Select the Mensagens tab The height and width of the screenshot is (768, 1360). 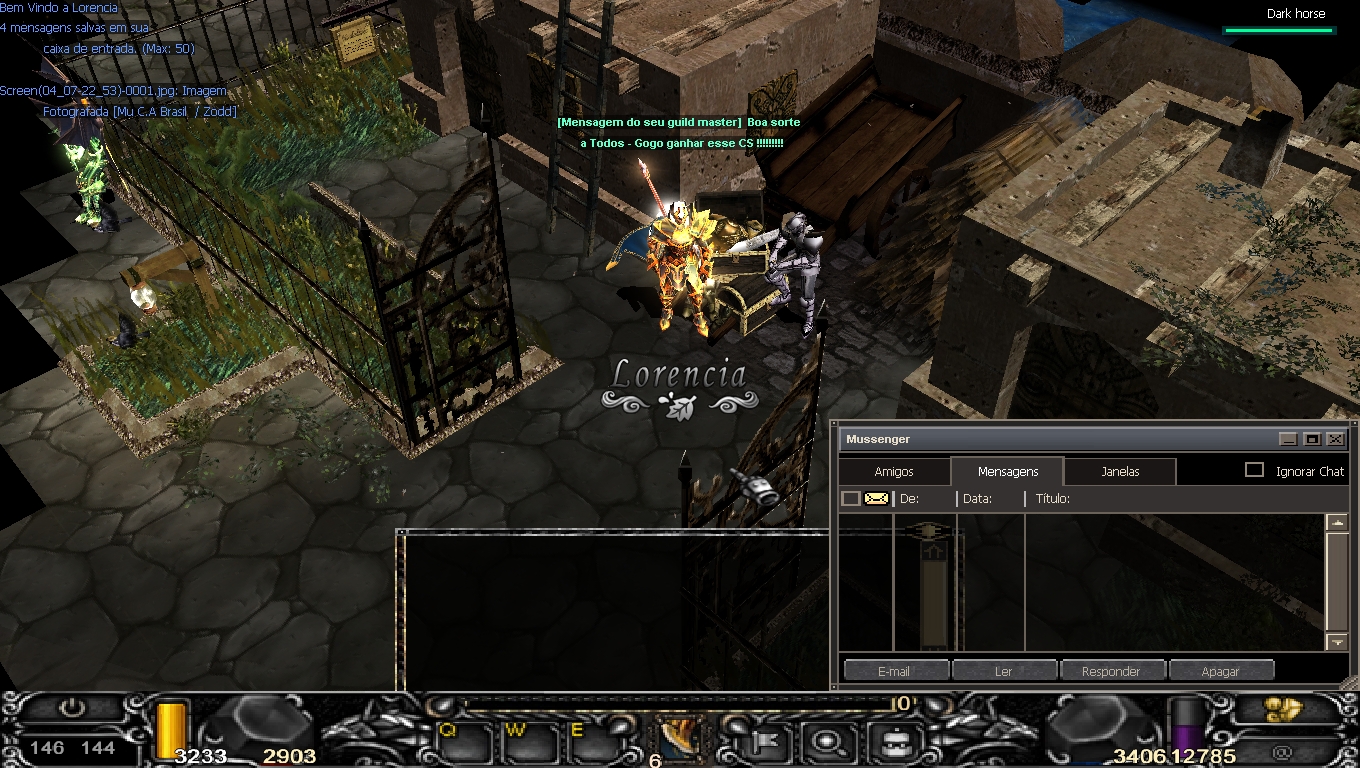click(1007, 471)
